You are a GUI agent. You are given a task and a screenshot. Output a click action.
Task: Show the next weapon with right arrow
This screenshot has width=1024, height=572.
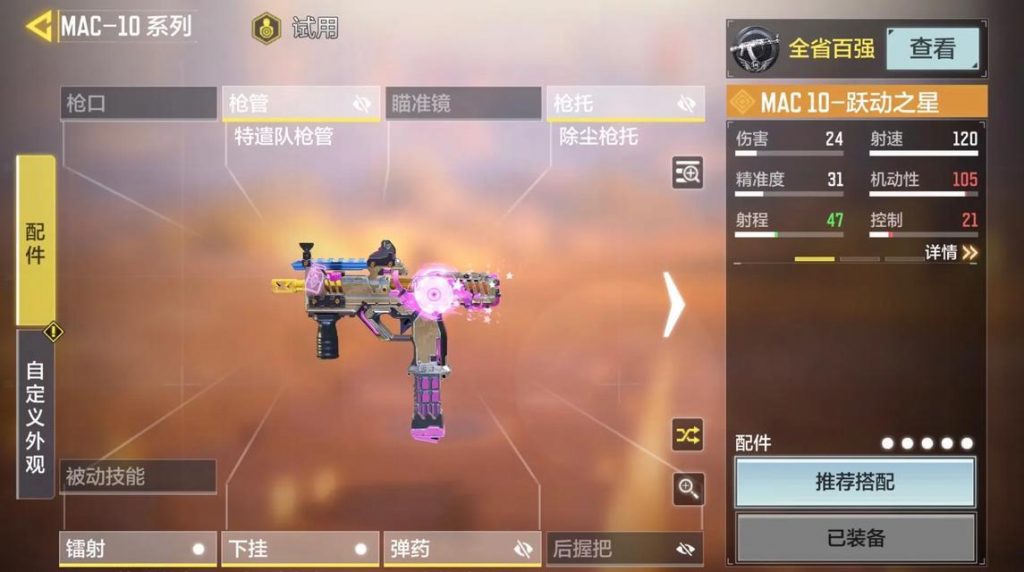pos(674,304)
